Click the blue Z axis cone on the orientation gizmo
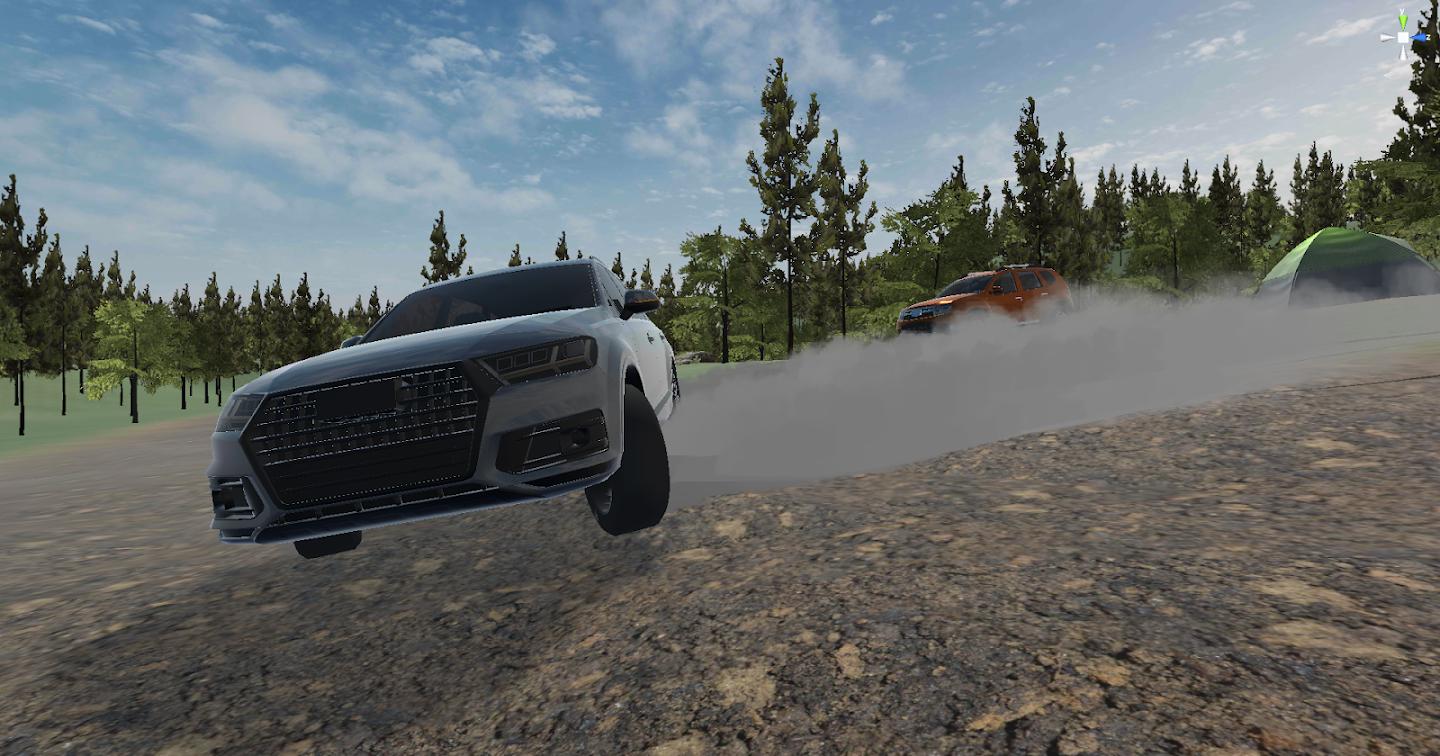Viewport: 1440px width, 756px height. tap(1421, 39)
